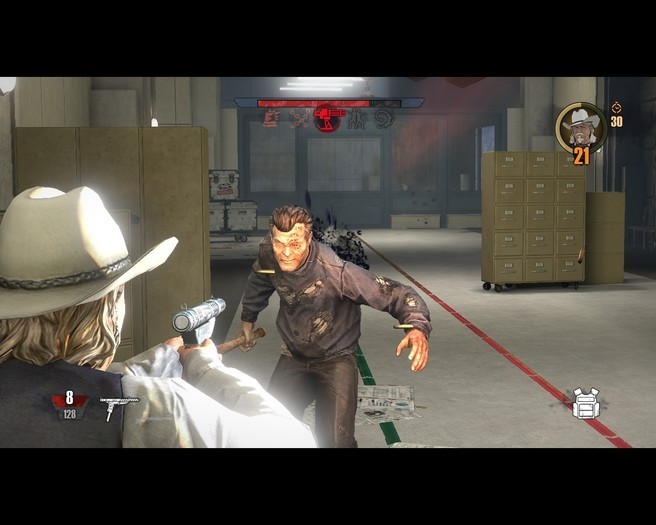
Task: Open the backpack inventory icon
Action: tap(586, 403)
